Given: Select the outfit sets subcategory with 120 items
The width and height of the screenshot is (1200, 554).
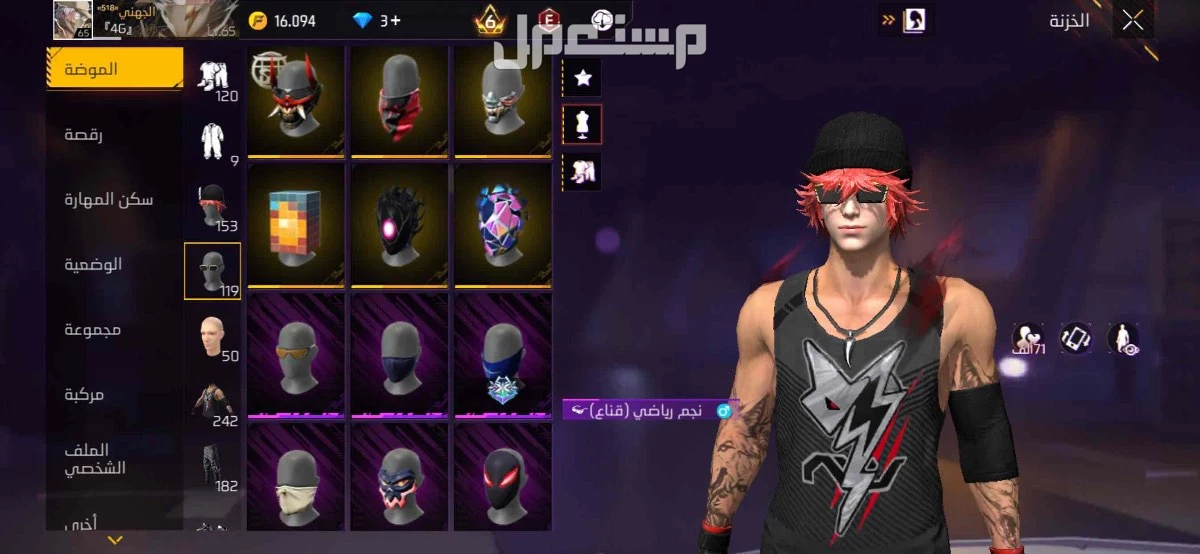Looking at the screenshot, I should pyautogui.click(x=213, y=78).
